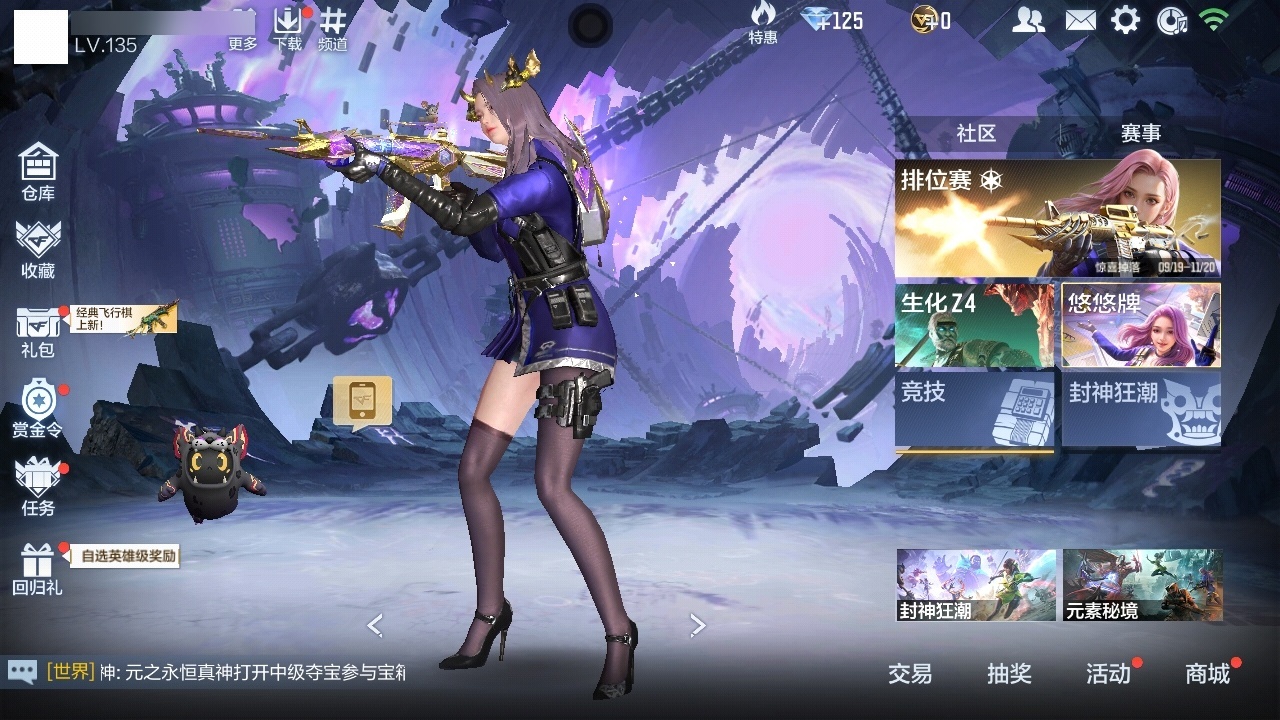Open the 频道 channel selector
Image resolution: width=1280 pixels, height=720 pixels.
pyautogui.click(x=333, y=28)
